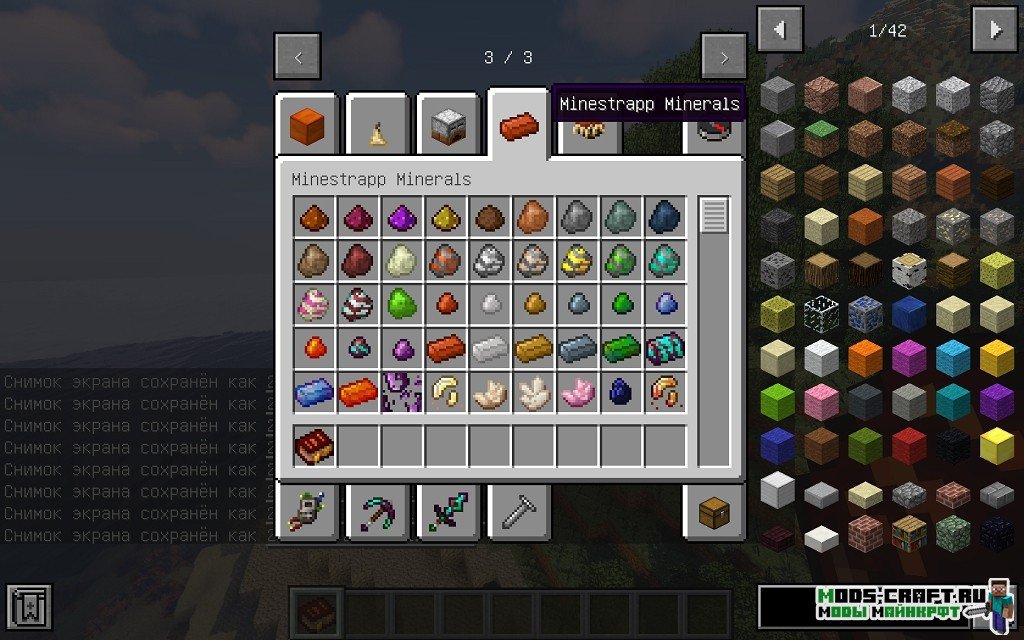Open the pickaxe tools tab
Screen dimensions: 1024x640
[x=377, y=513]
